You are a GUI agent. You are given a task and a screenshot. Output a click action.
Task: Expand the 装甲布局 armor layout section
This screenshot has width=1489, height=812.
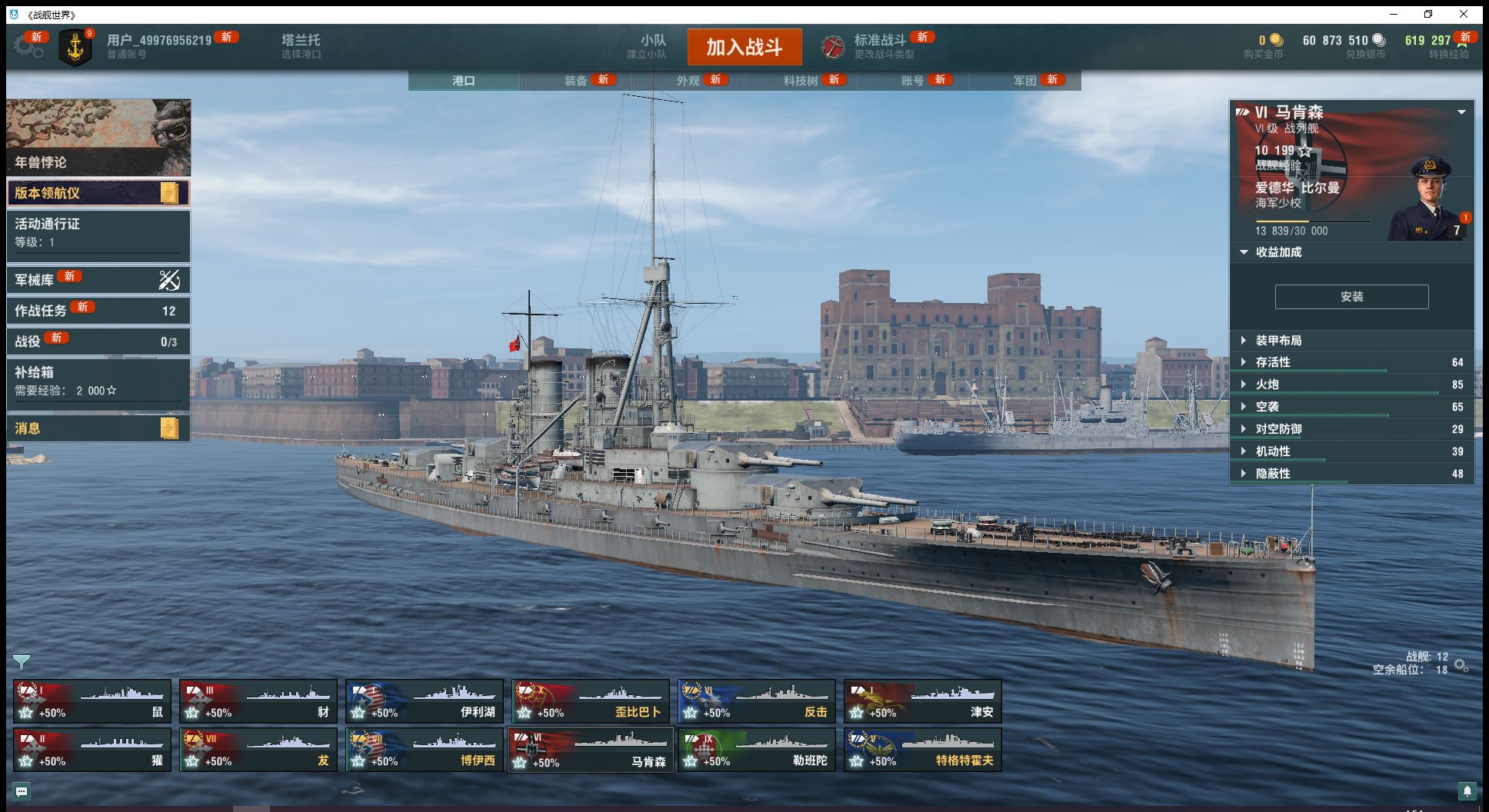[1351, 341]
